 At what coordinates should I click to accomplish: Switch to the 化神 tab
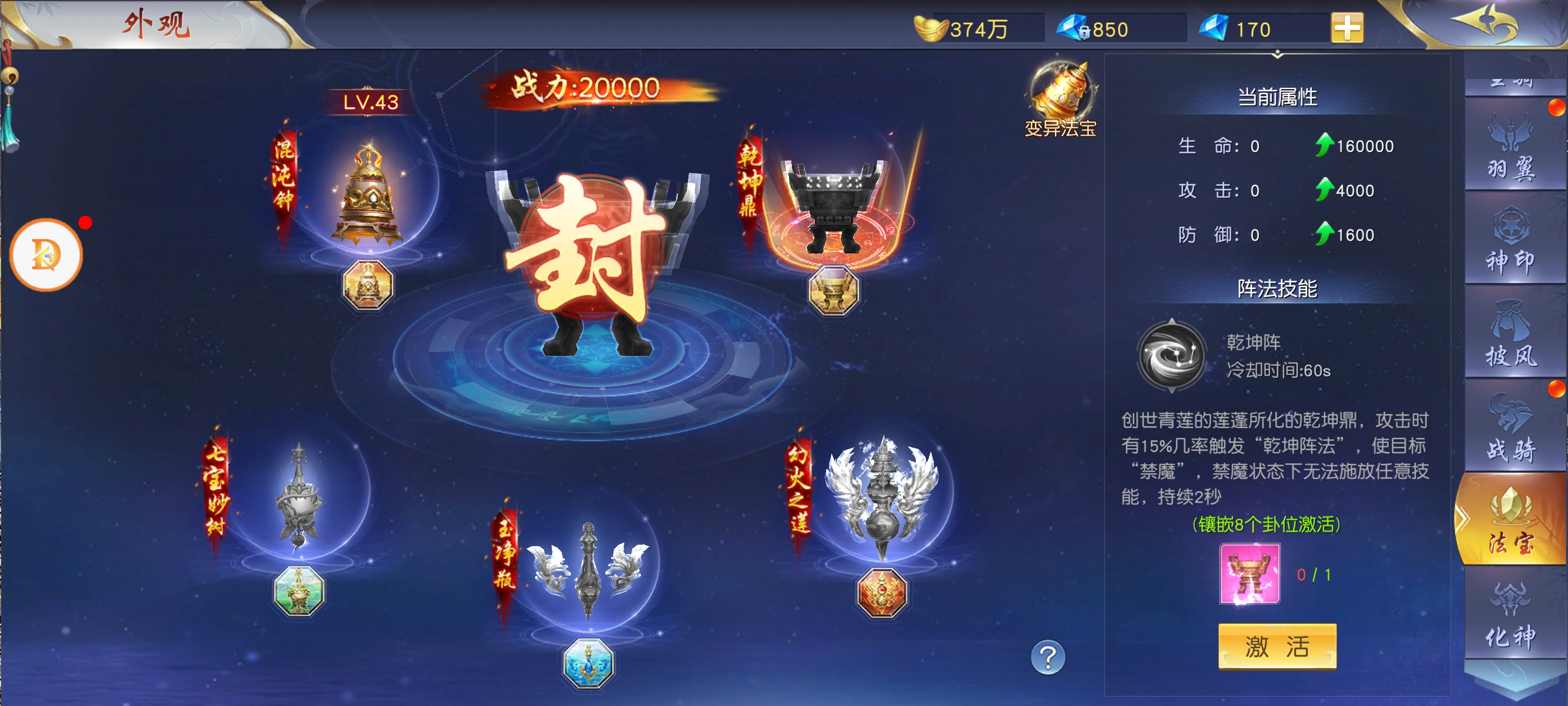(x=1512, y=616)
